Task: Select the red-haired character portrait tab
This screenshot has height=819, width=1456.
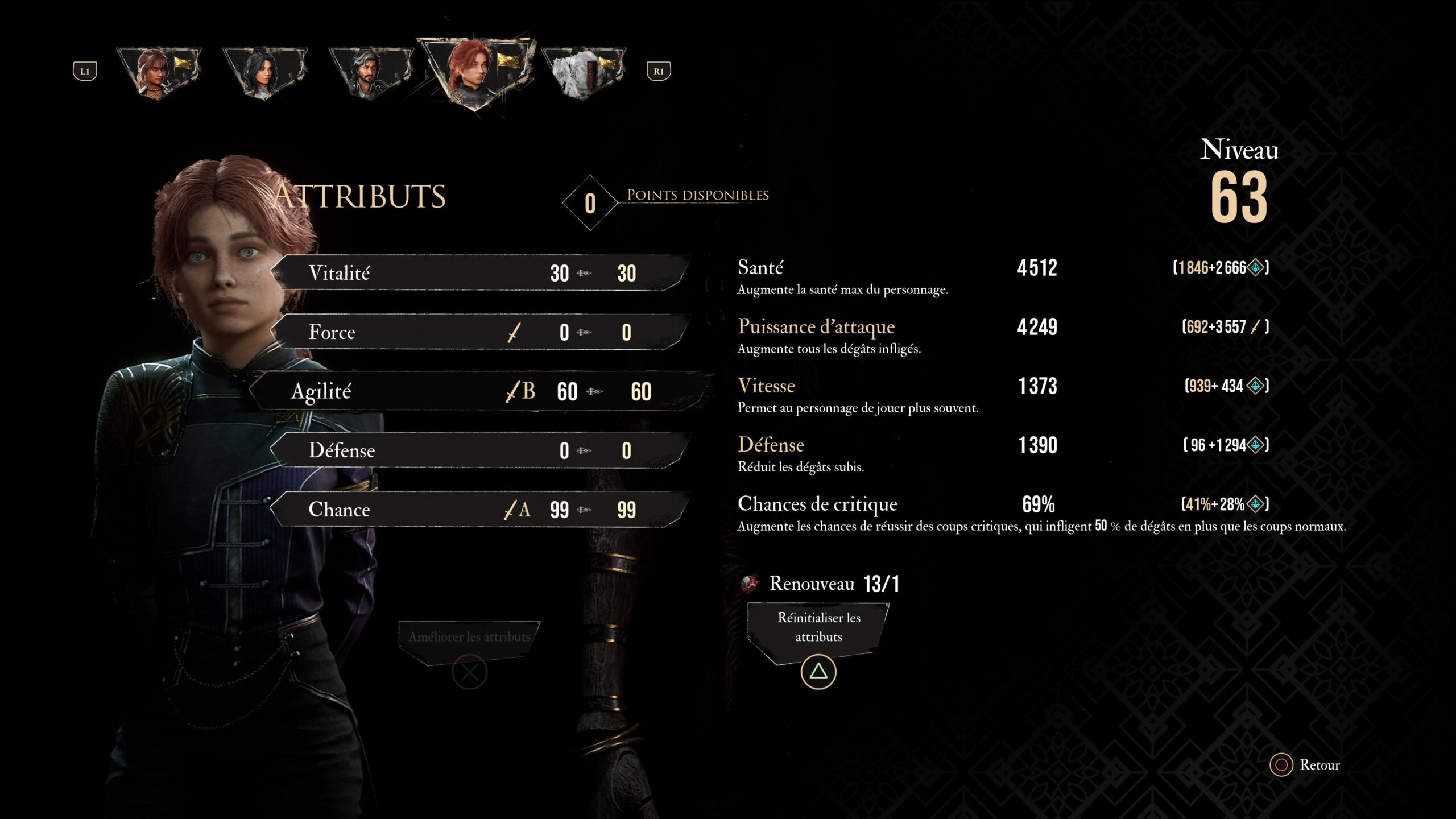Action: pyautogui.click(x=475, y=71)
